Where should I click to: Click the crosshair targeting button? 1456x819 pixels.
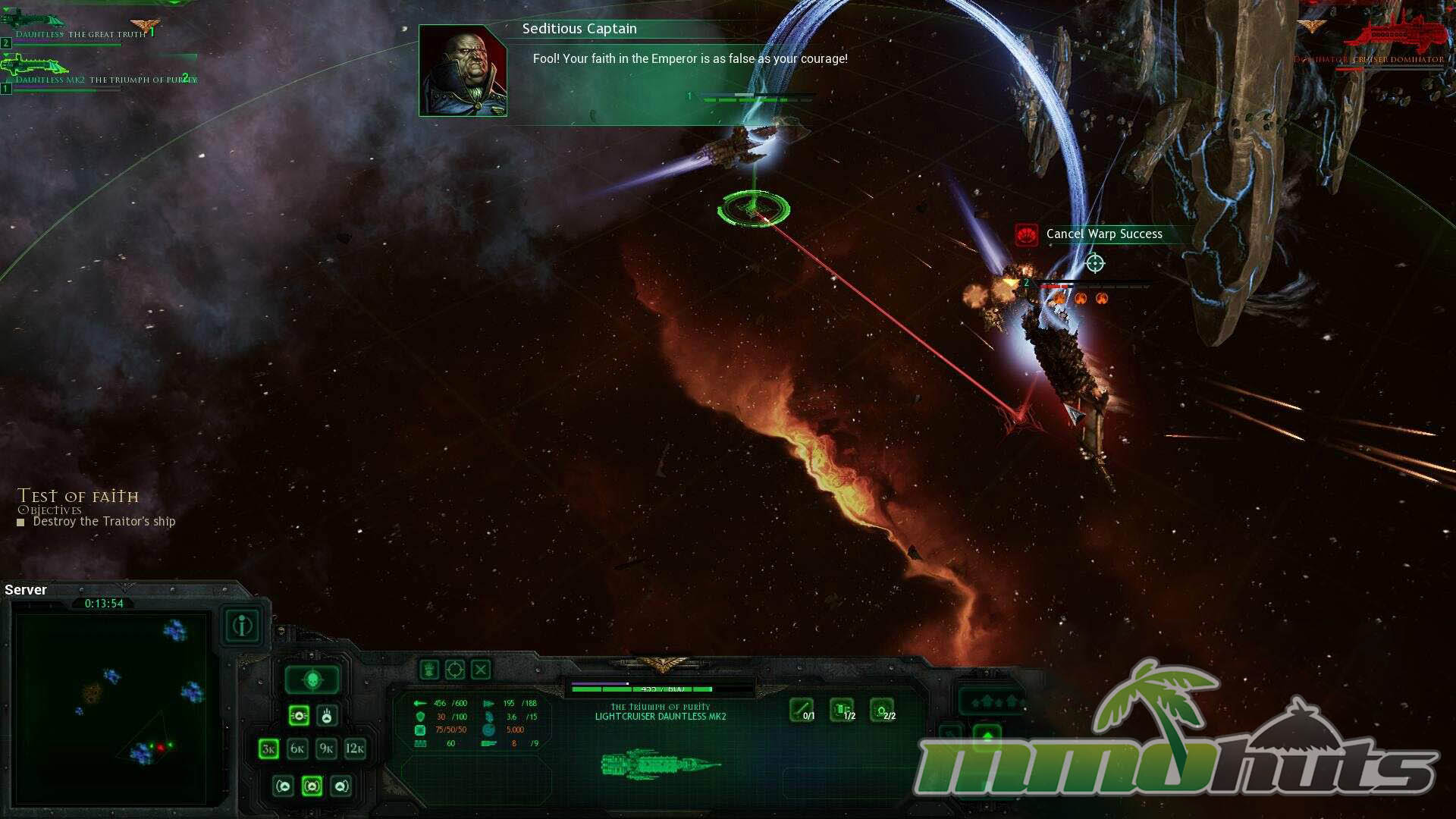(x=455, y=670)
